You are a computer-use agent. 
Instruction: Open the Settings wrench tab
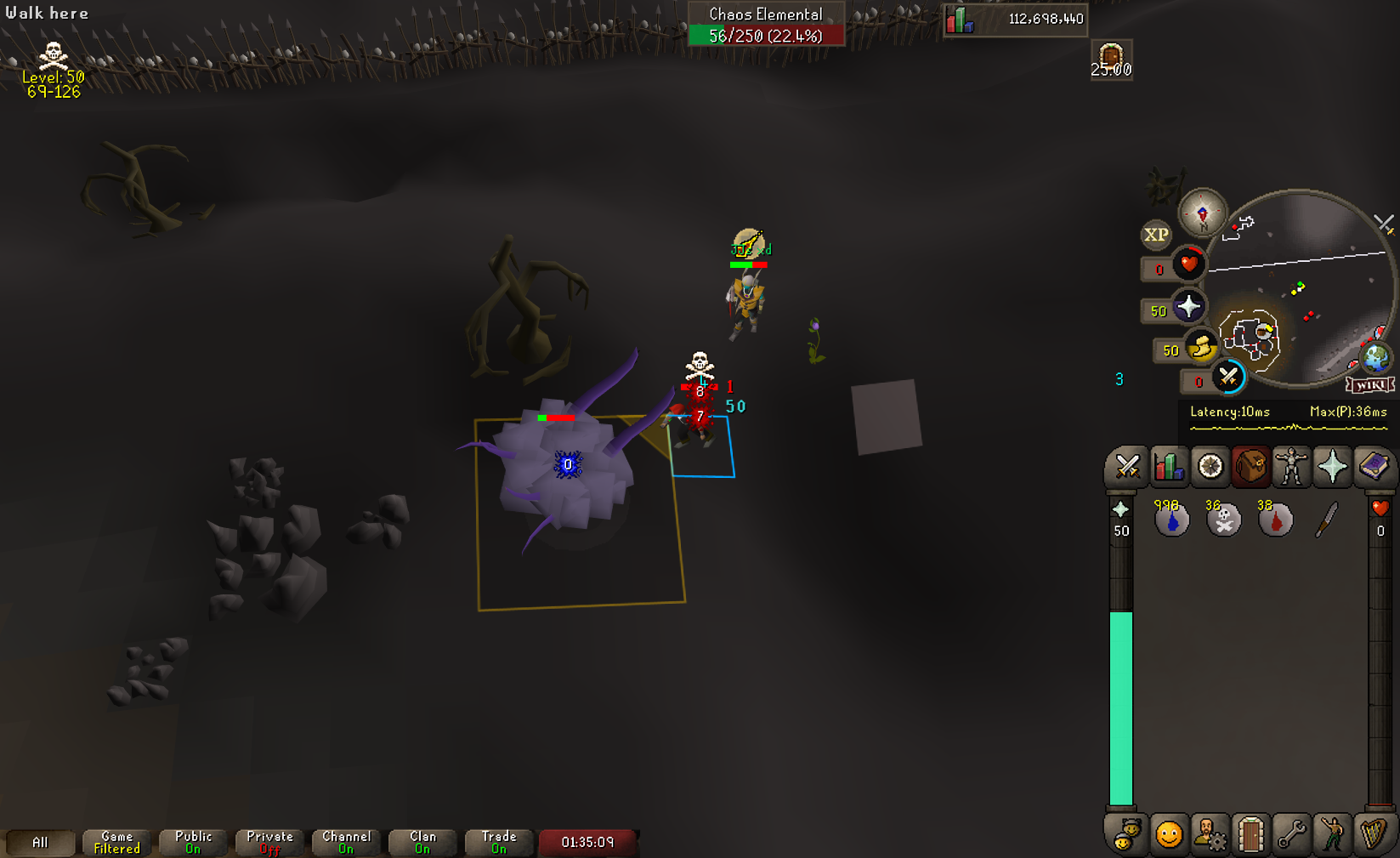(1291, 835)
